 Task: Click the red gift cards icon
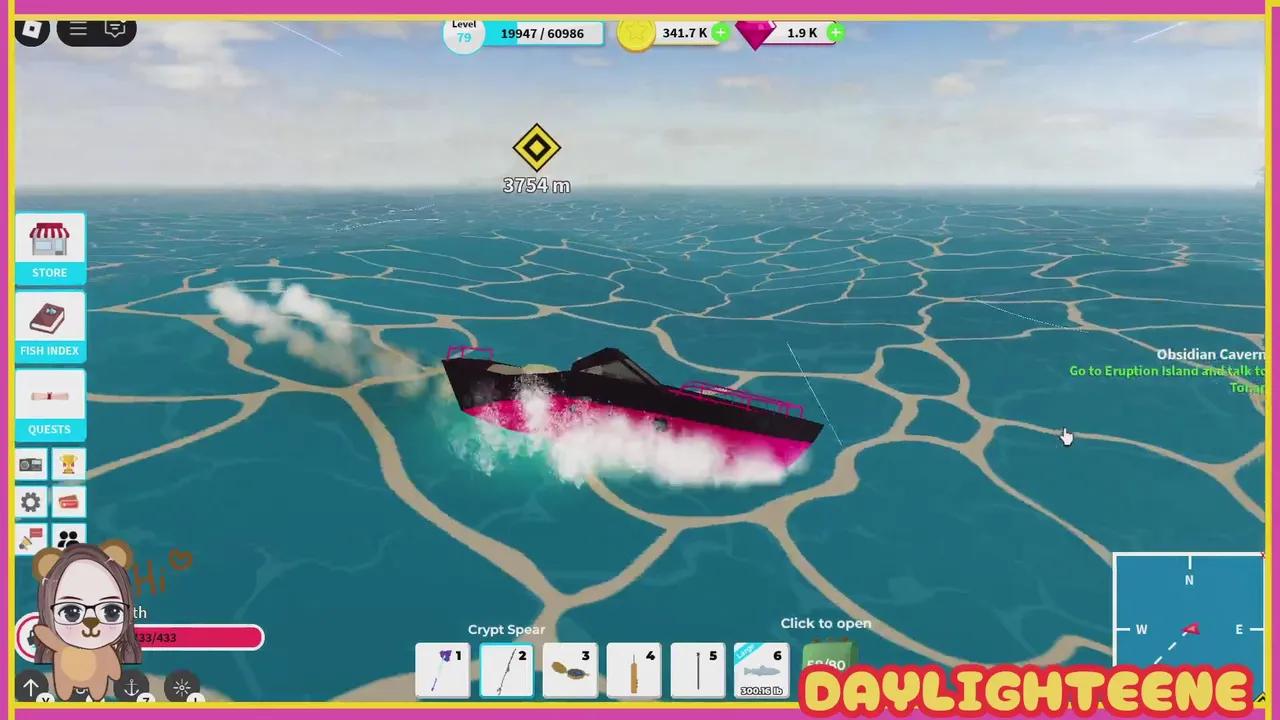pyautogui.click(x=68, y=502)
